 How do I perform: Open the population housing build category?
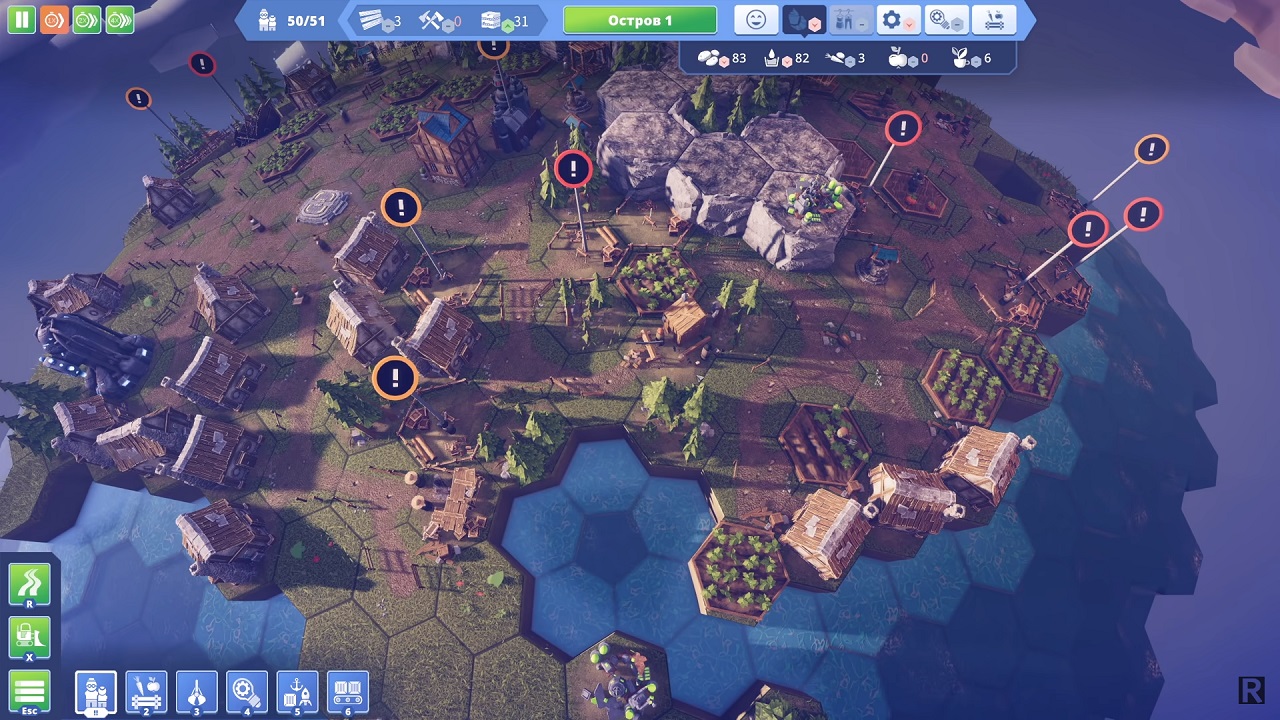pos(96,692)
